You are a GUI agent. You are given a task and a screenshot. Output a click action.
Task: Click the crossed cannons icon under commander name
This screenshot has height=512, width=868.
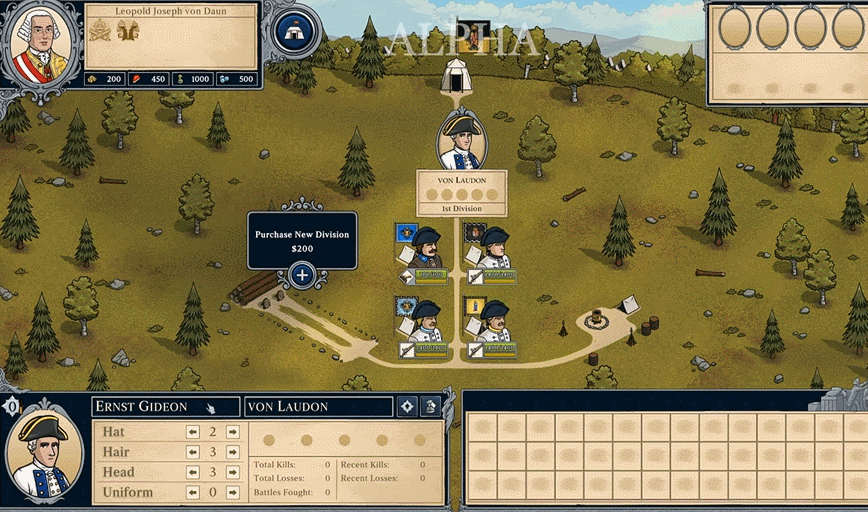tap(100, 30)
